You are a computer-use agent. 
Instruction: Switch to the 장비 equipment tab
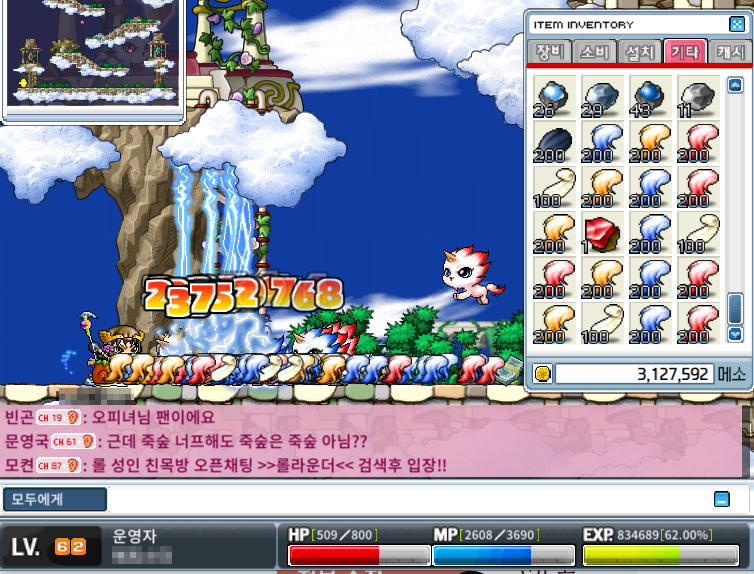pos(550,52)
